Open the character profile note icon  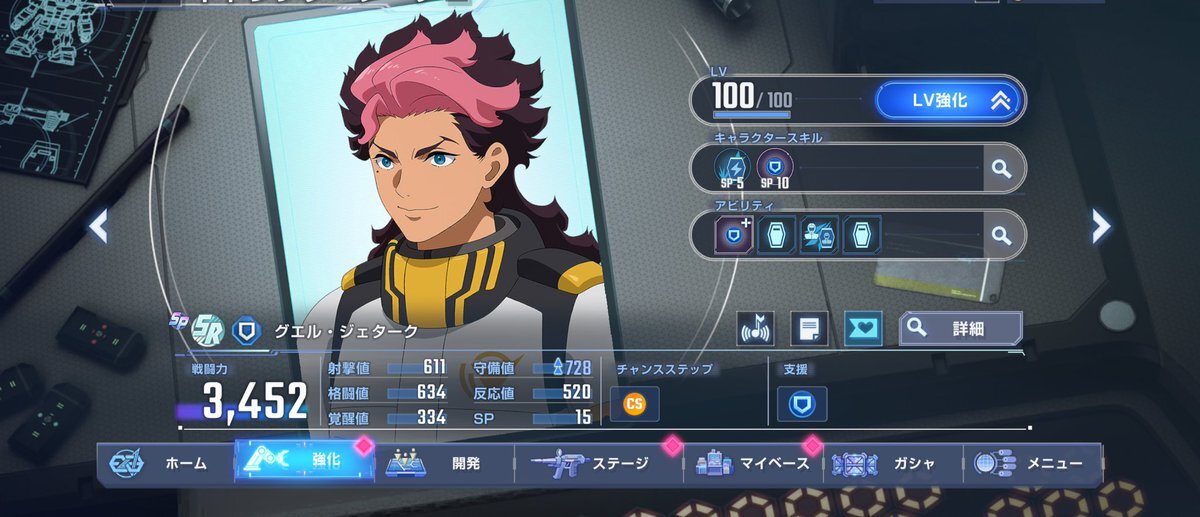pos(809,329)
